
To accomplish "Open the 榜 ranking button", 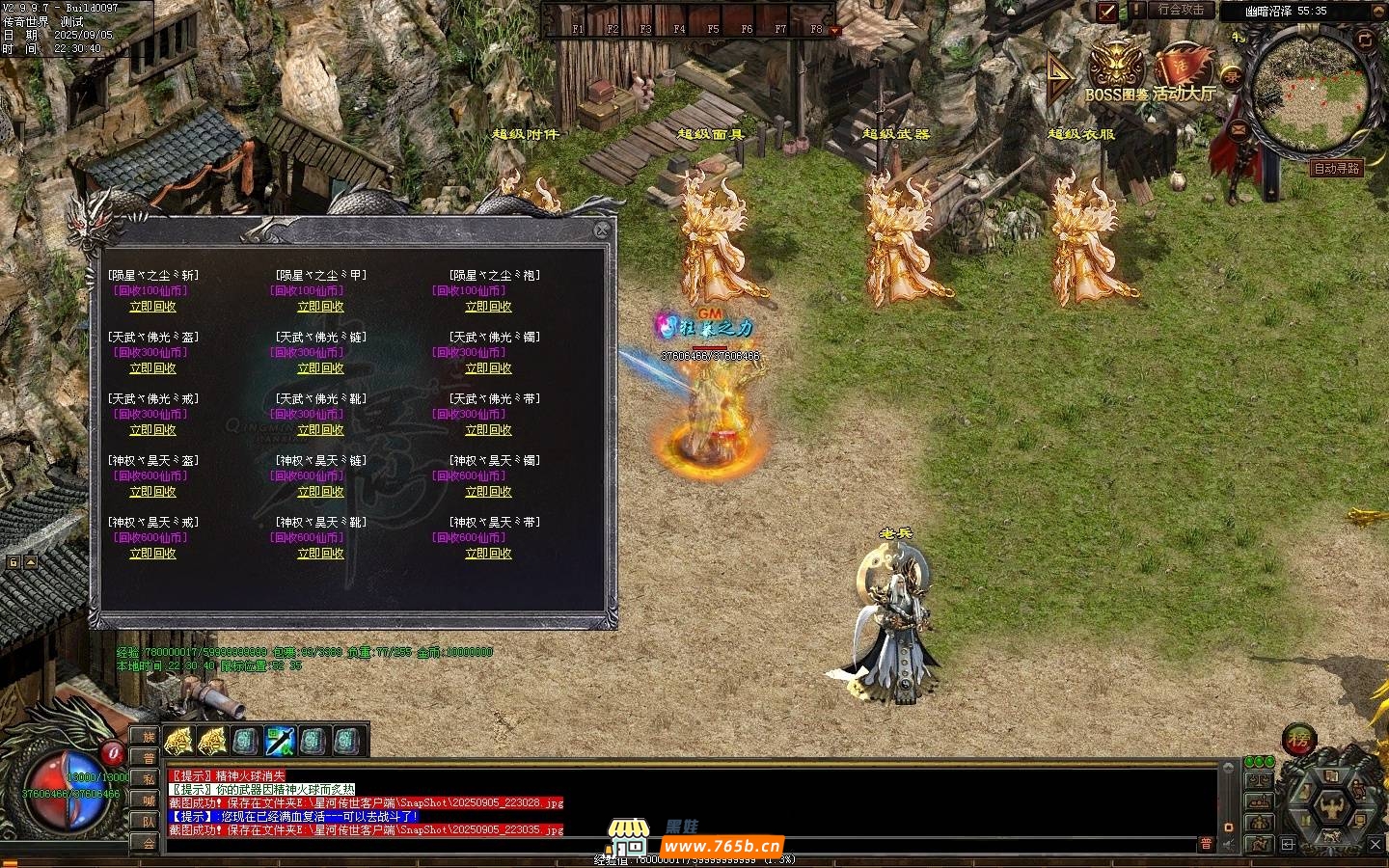I will tap(1298, 741).
